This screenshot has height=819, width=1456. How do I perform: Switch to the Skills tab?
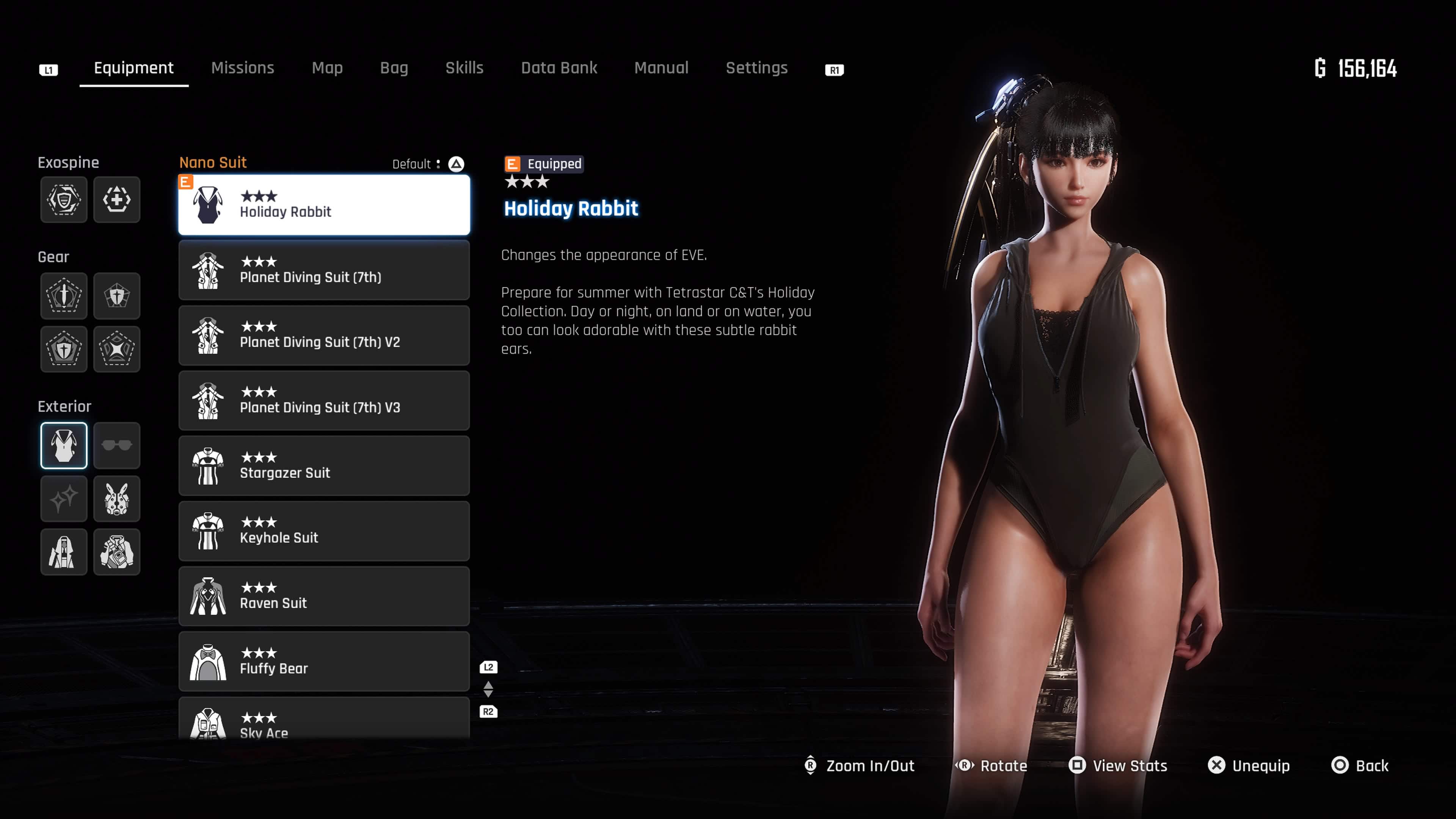464,68
